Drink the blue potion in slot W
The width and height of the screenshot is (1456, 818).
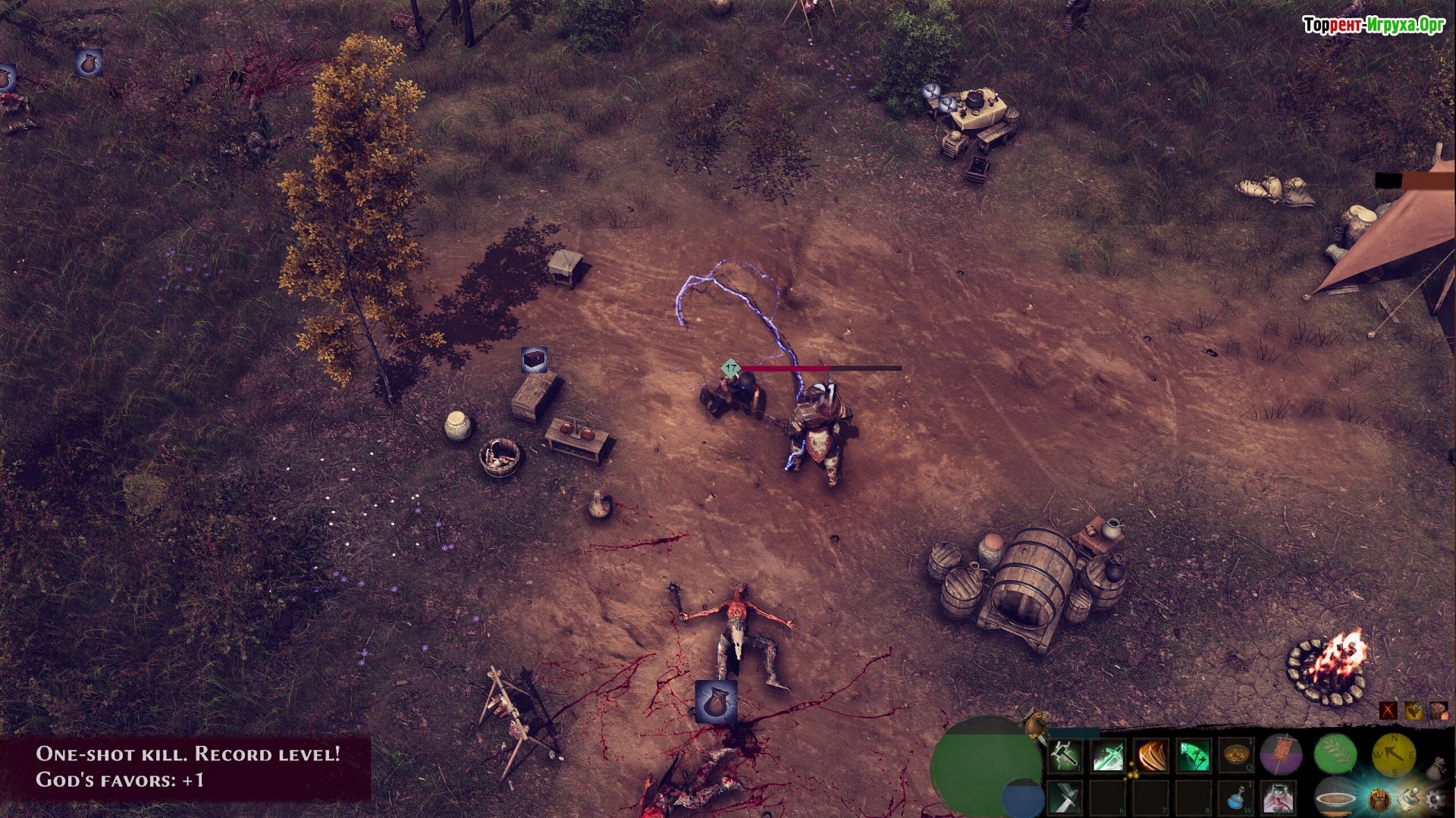coord(1236,798)
